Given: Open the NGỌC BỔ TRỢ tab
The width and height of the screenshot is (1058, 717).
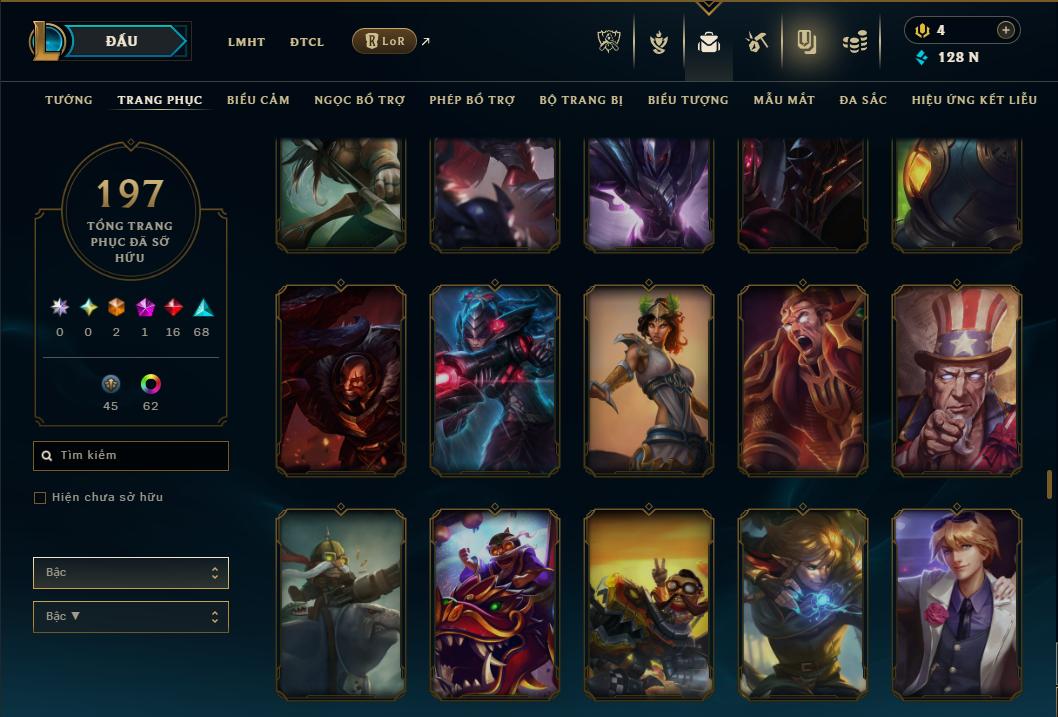Looking at the screenshot, I should coord(359,100).
